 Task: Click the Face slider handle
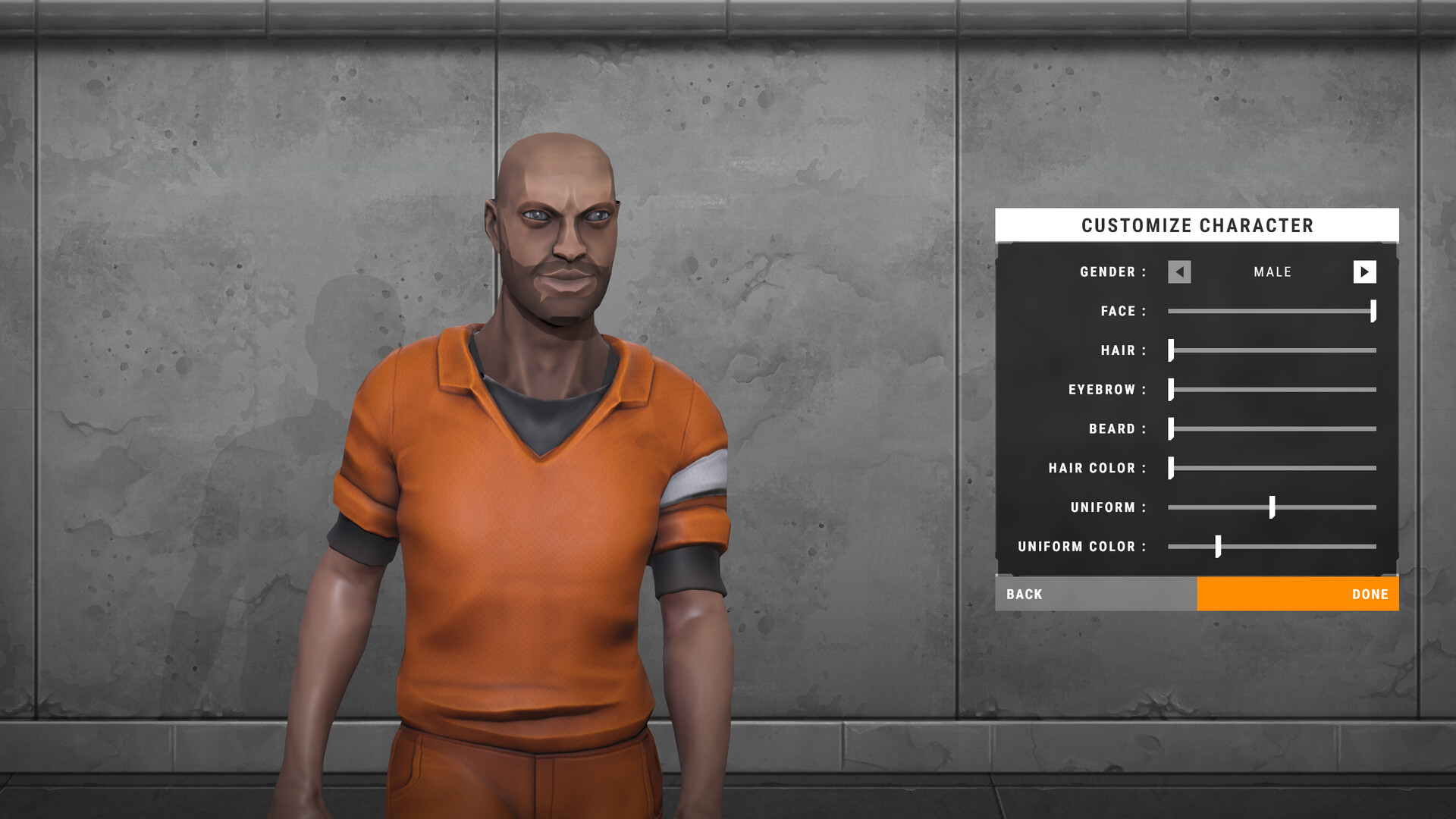coord(1372,311)
